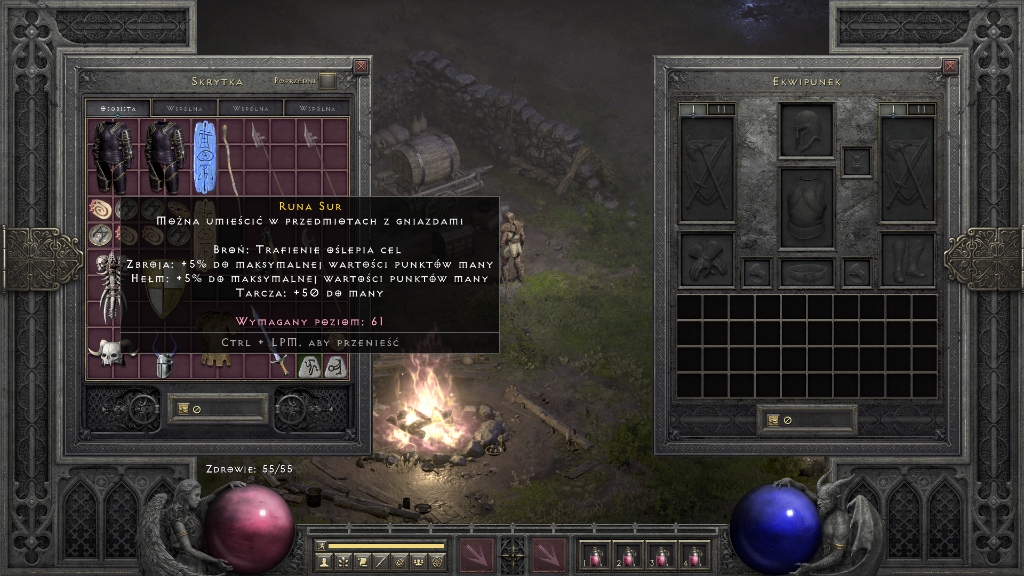Screen dimensions: 1024x576
Task: Toggle the Porządek sorting checkbox
Action: 328,81
